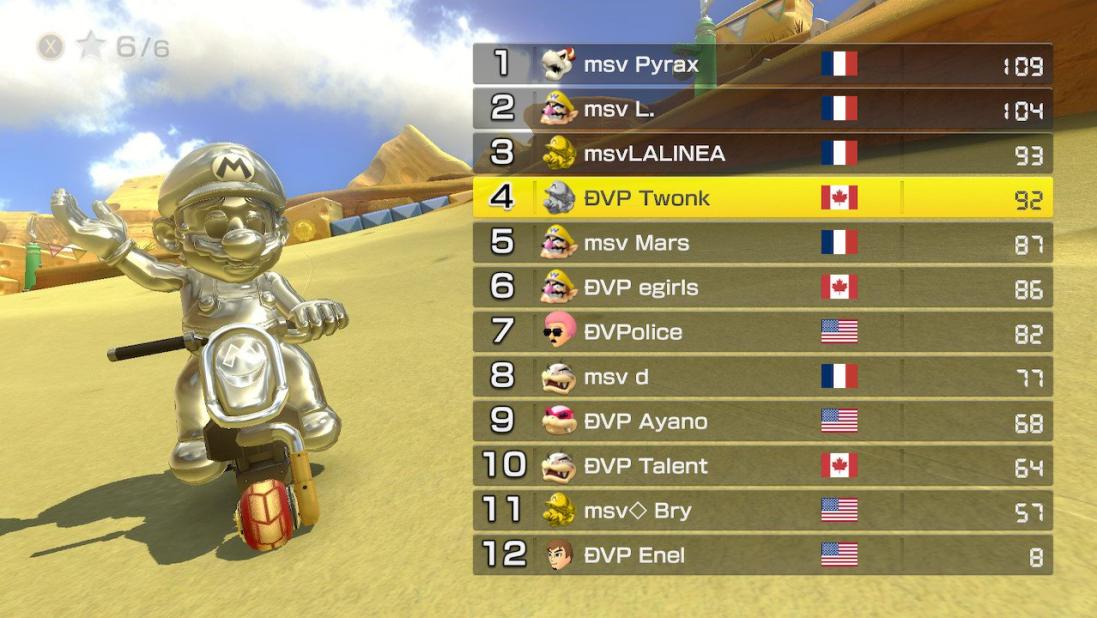The width and height of the screenshot is (1097, 618).
Task: Choose the msvLALINEA leaderboard entry
Action: point(762,154)
